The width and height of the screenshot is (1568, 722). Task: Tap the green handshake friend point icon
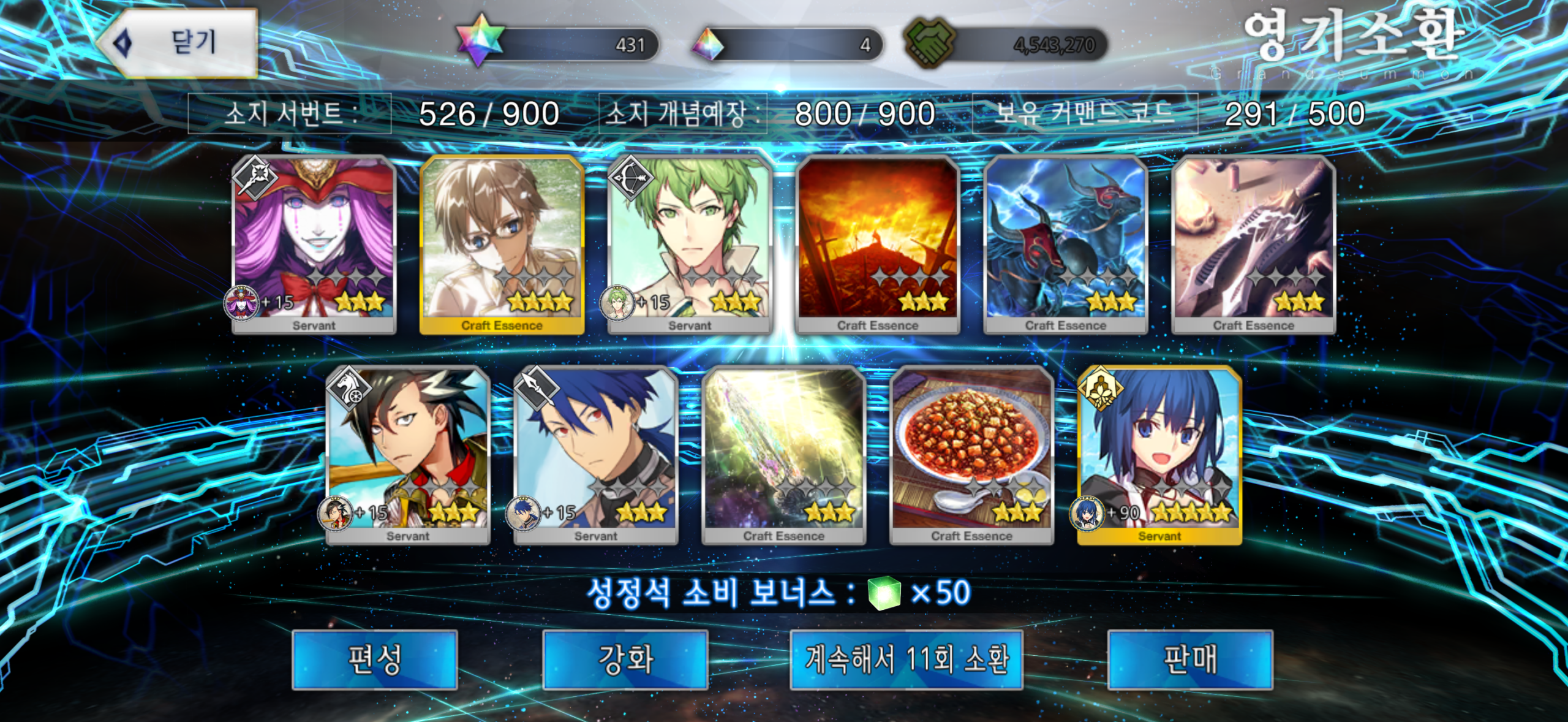click(x=929, y=43)
